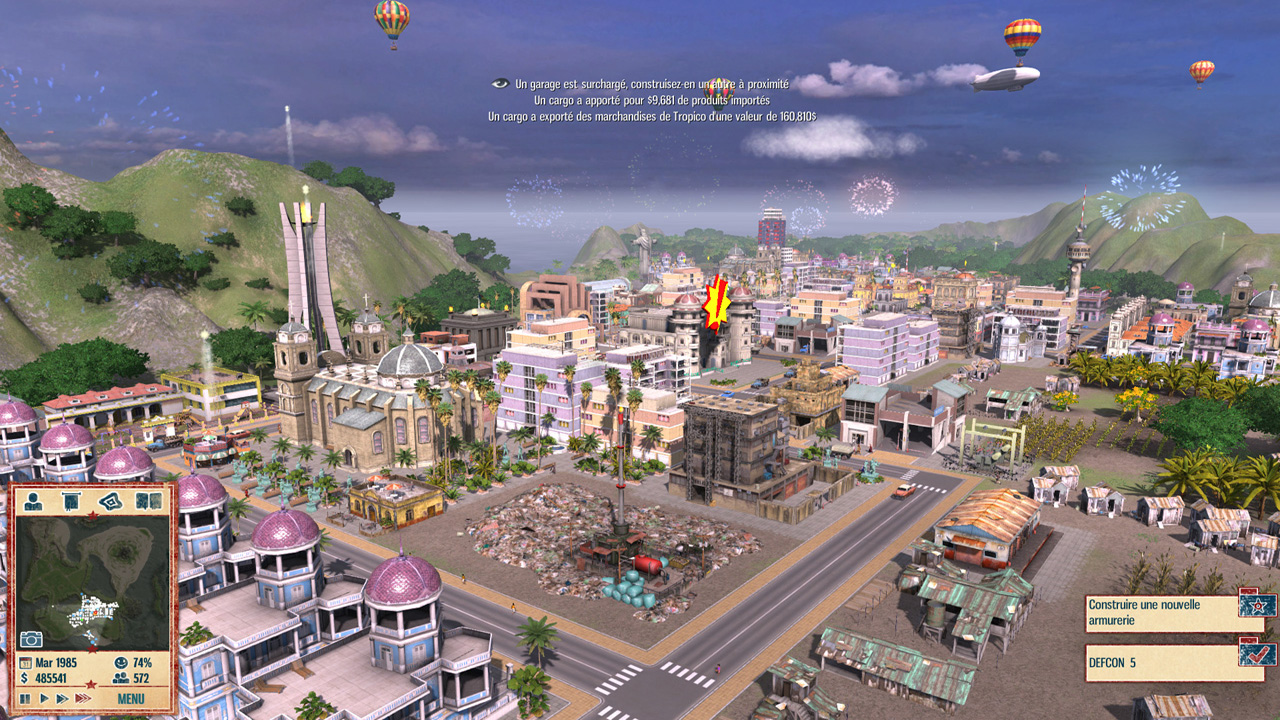Set game to triple fastest speed

(x=83, y=698)
